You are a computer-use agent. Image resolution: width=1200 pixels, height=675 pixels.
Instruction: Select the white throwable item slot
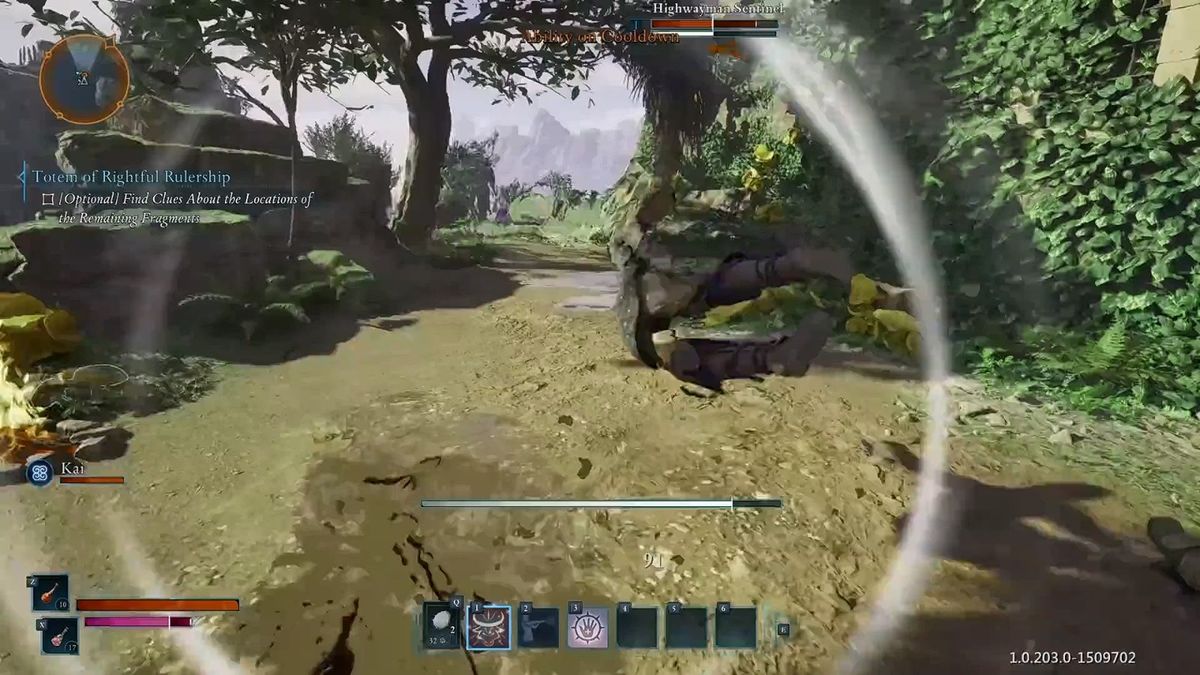tap(441, 627)
